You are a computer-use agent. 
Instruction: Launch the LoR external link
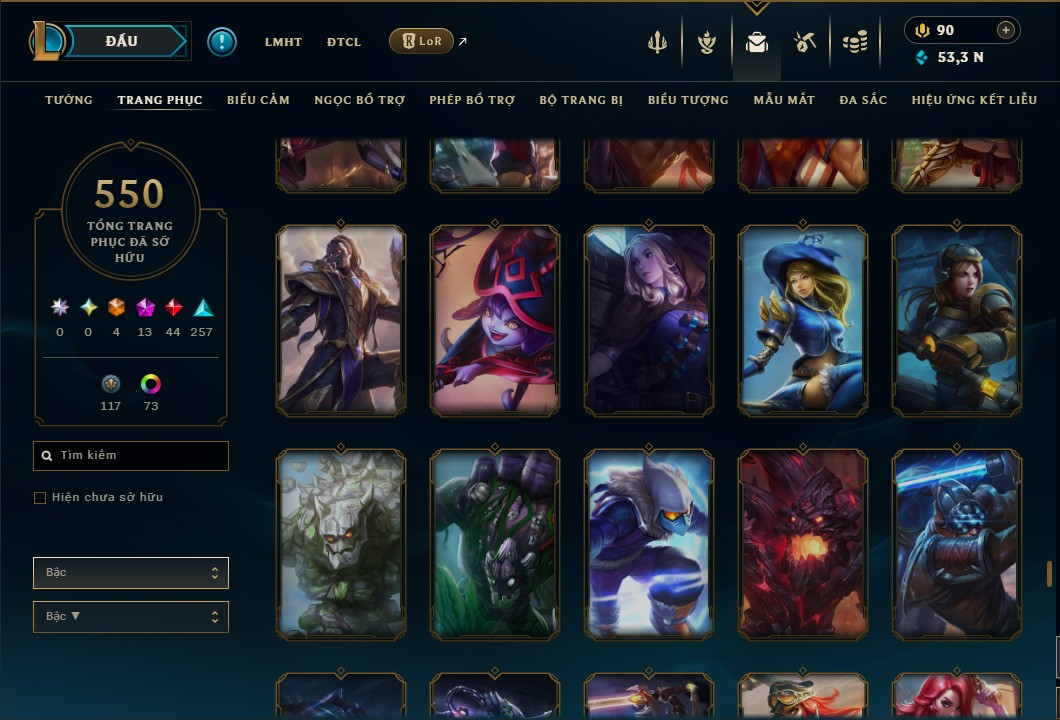pyautogui.click(x=421, y=41)
